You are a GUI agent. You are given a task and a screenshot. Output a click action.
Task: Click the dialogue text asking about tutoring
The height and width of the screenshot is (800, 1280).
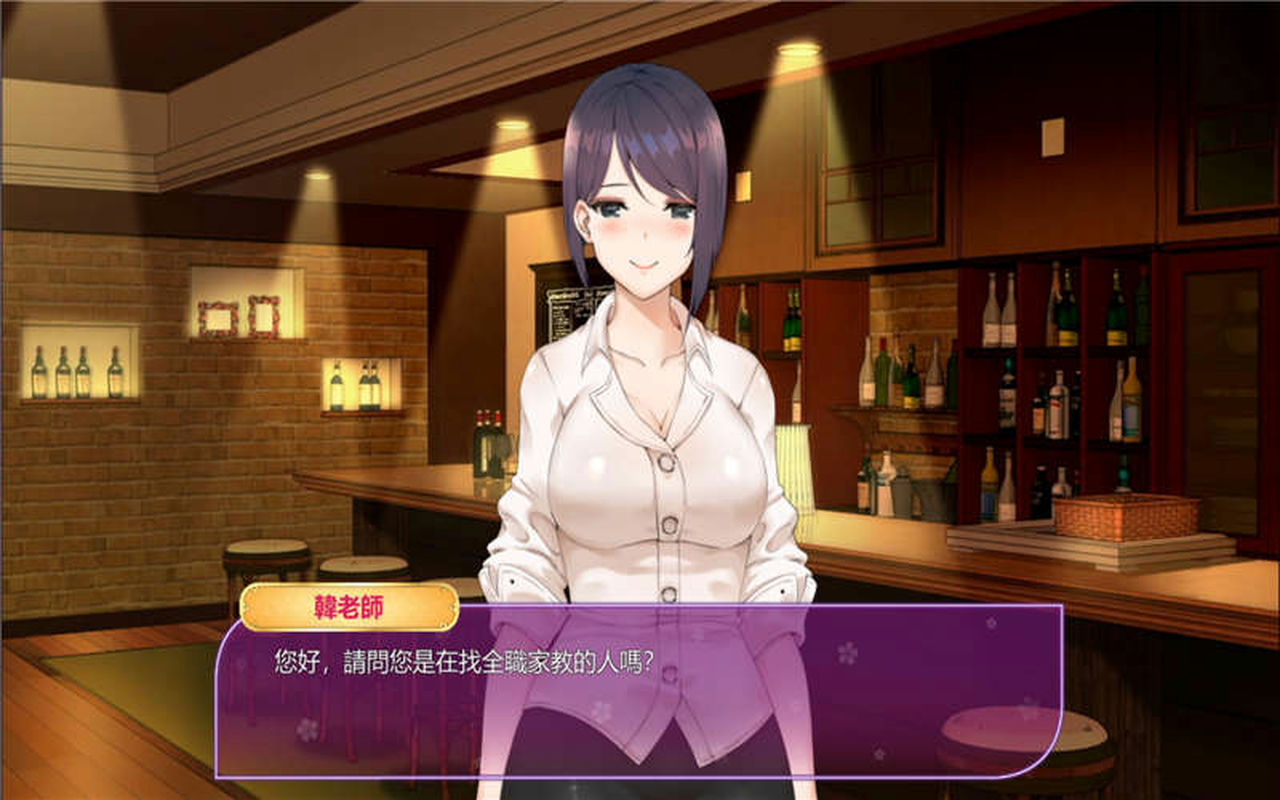point(462,661)
